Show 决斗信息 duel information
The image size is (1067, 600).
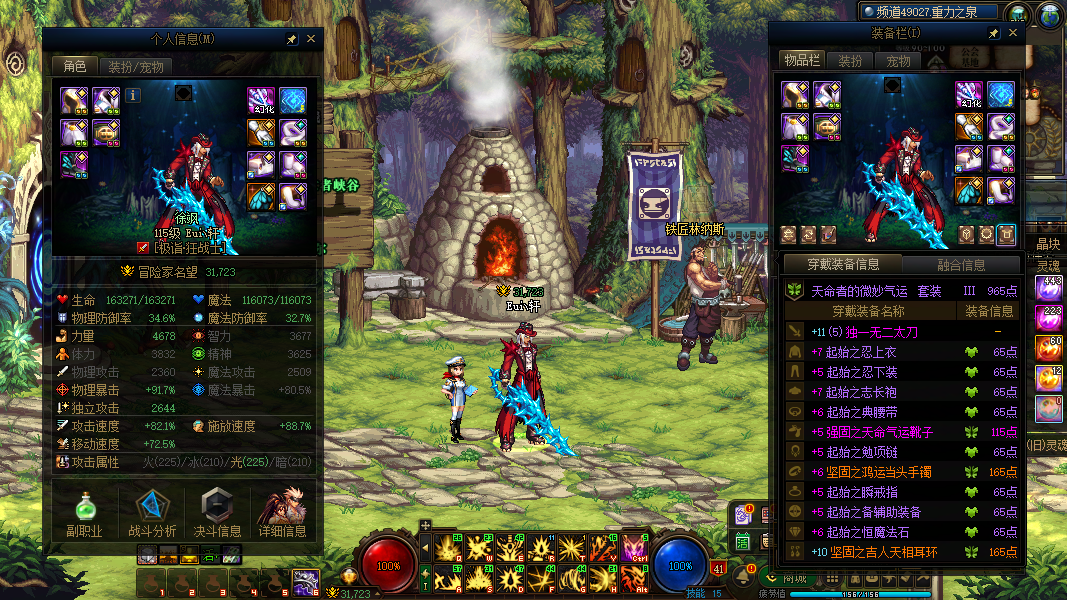217,511
